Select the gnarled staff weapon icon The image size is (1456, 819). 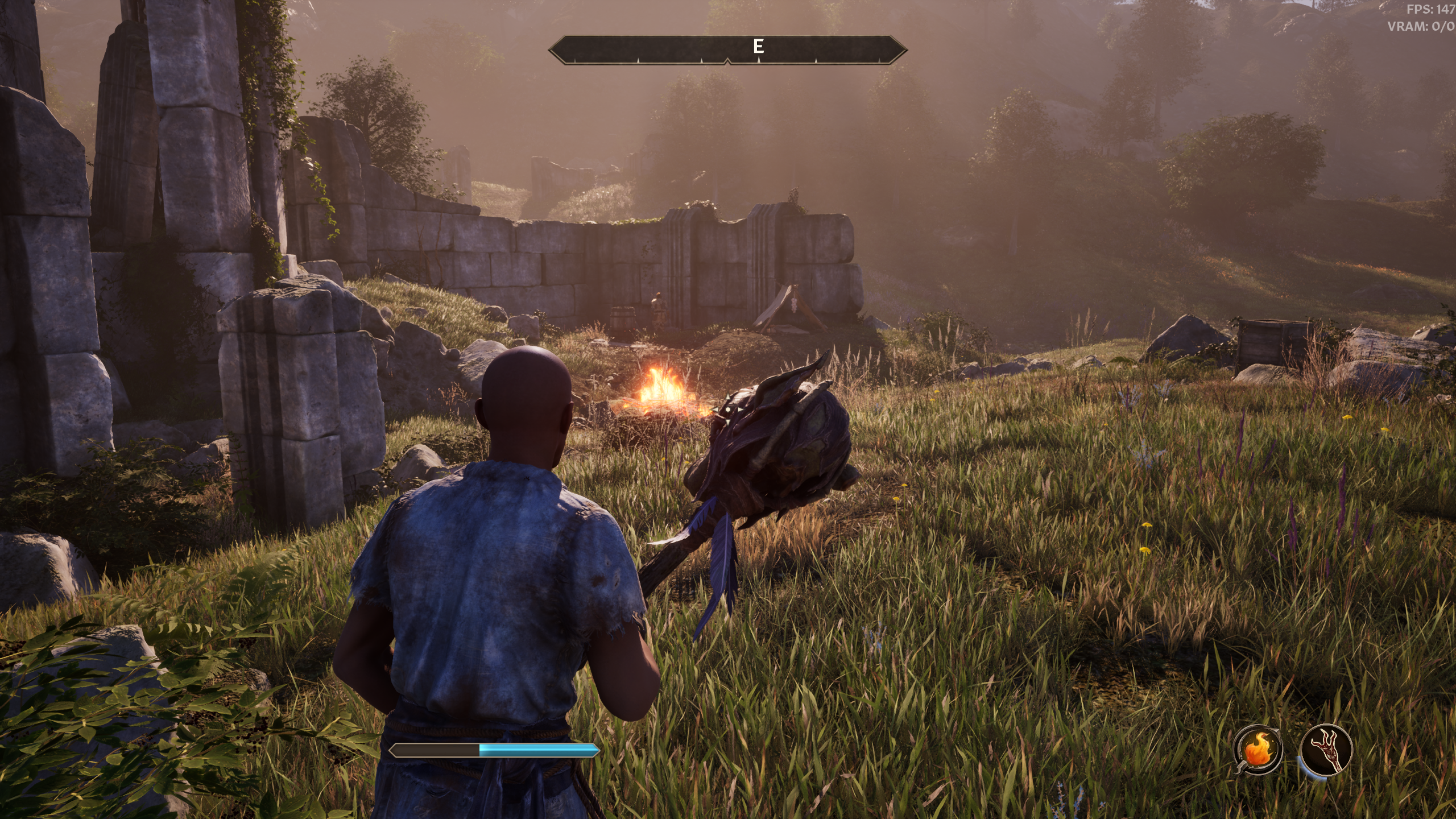click(x=1326, y=750)
